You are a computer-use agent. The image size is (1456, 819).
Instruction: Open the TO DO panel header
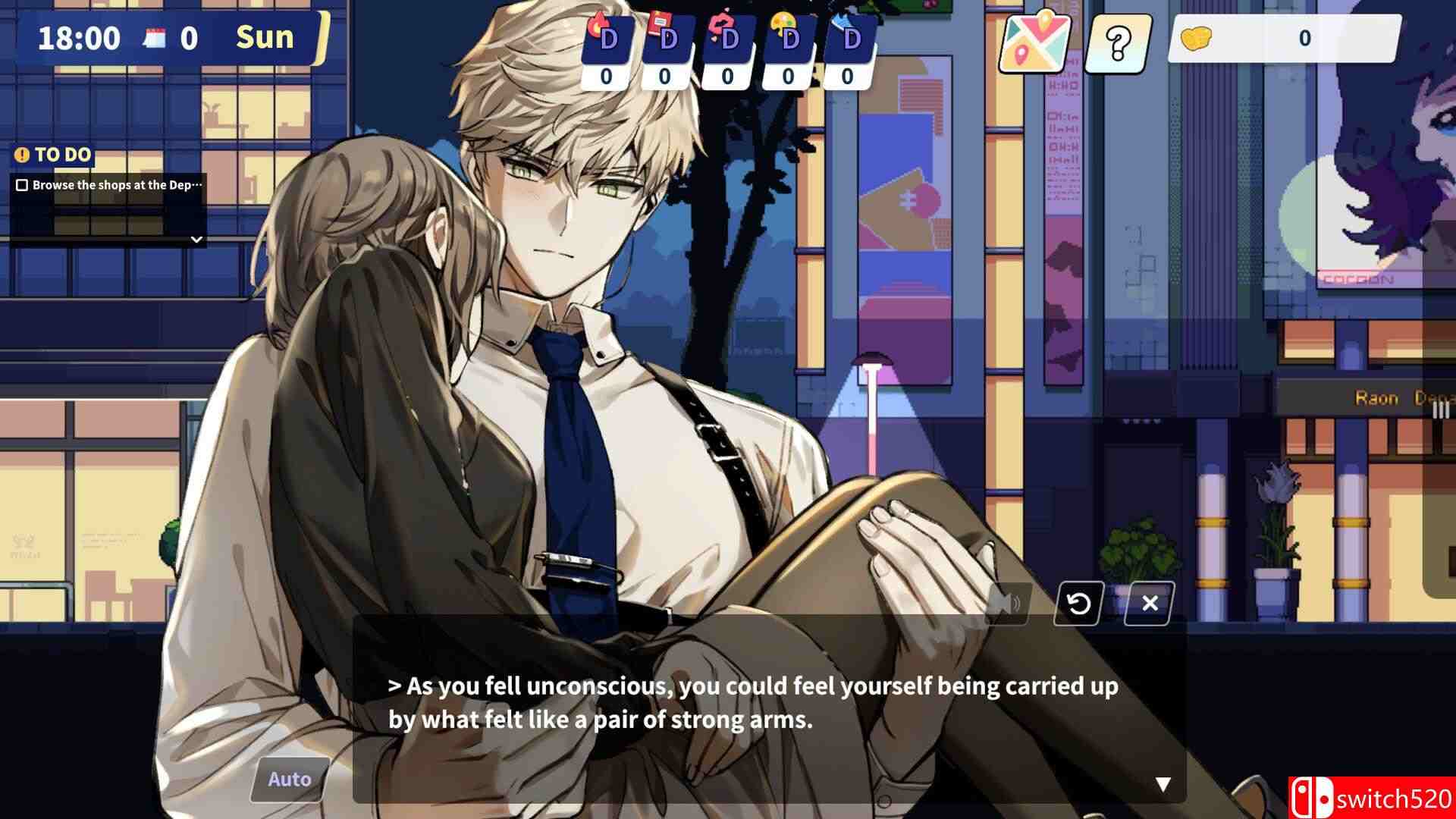tap(53, 154)
